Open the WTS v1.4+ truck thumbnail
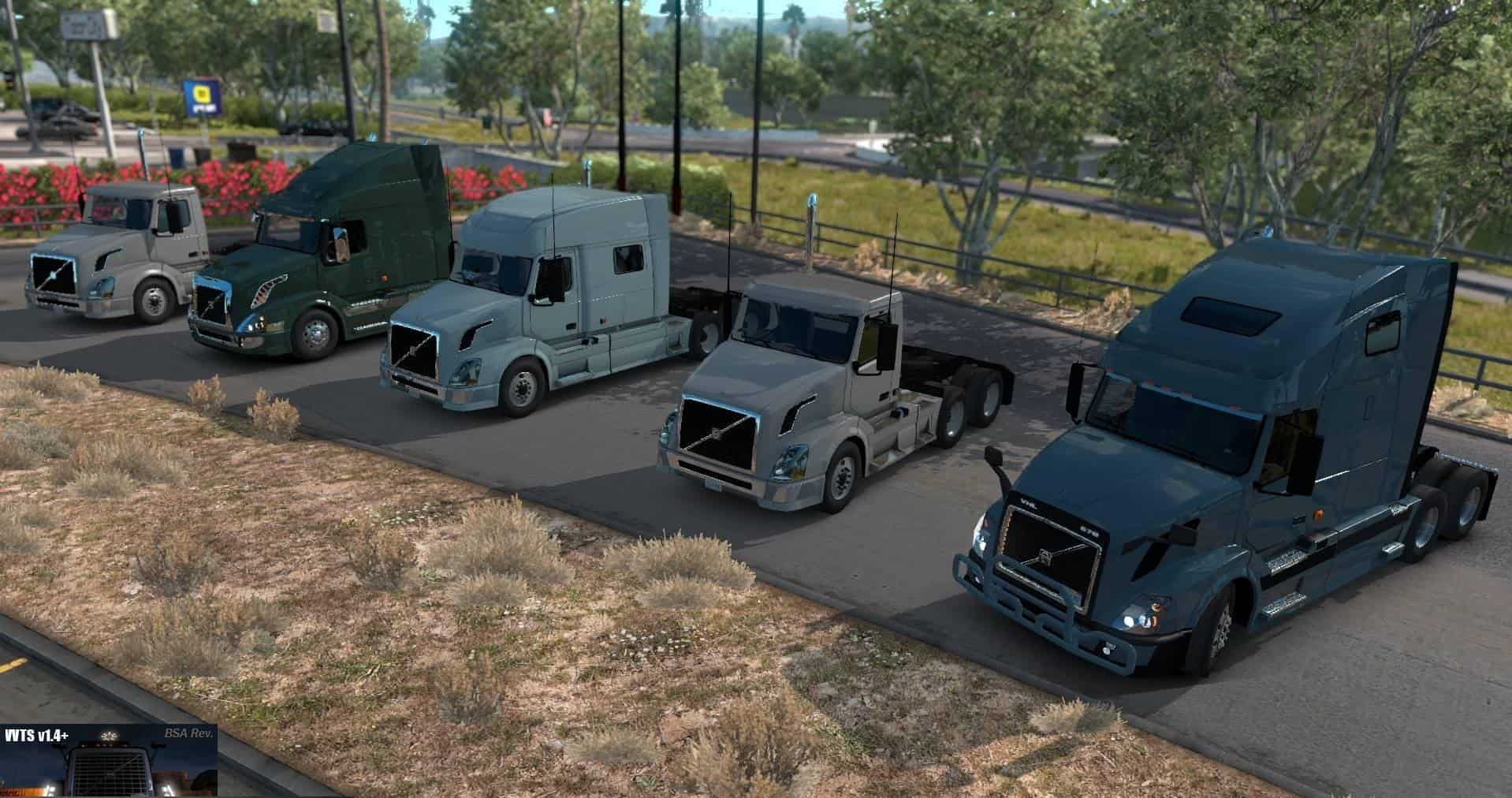This screenshot has width=1512, height=798. coord(109,760)
